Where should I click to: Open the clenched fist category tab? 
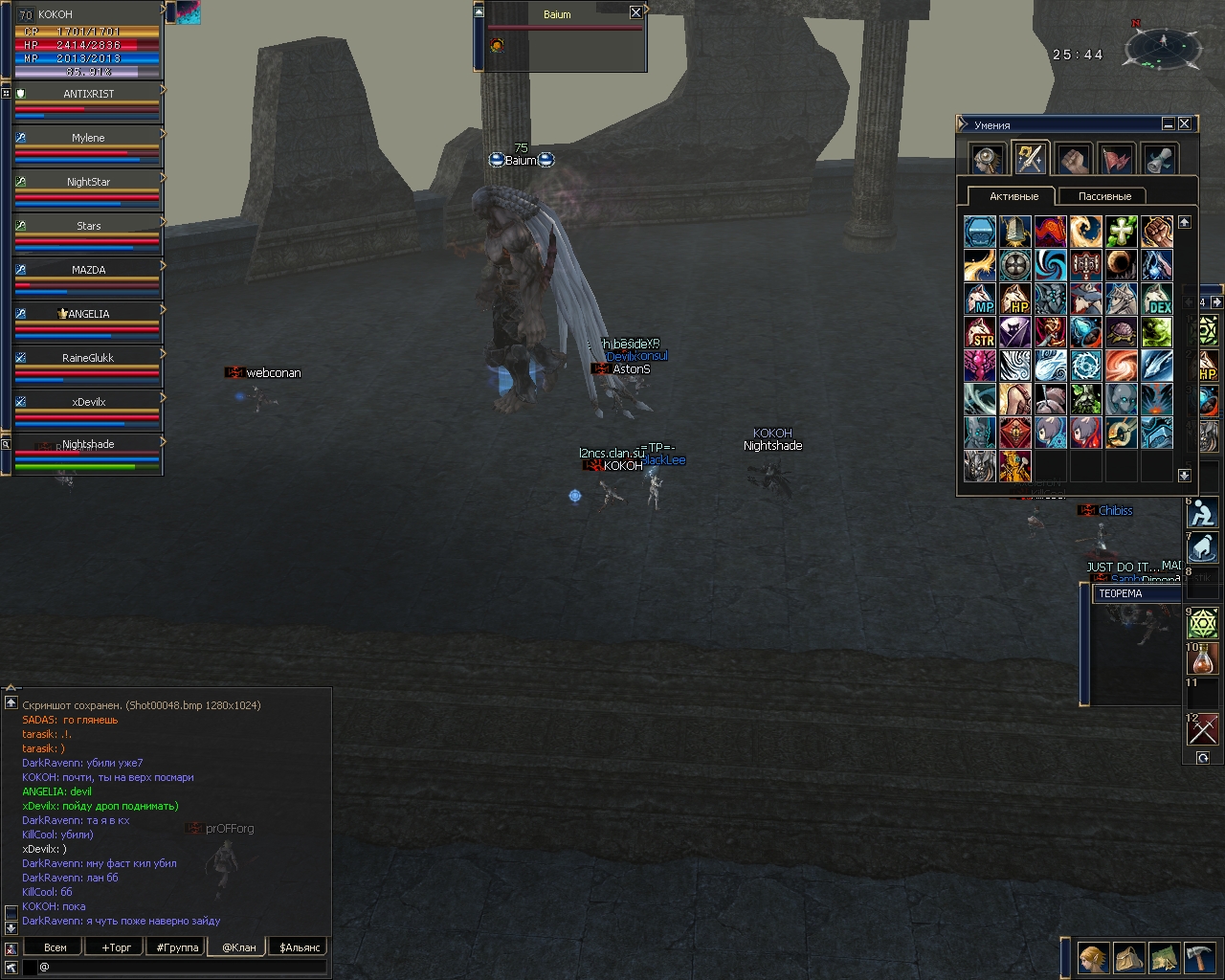point(1074,159)
